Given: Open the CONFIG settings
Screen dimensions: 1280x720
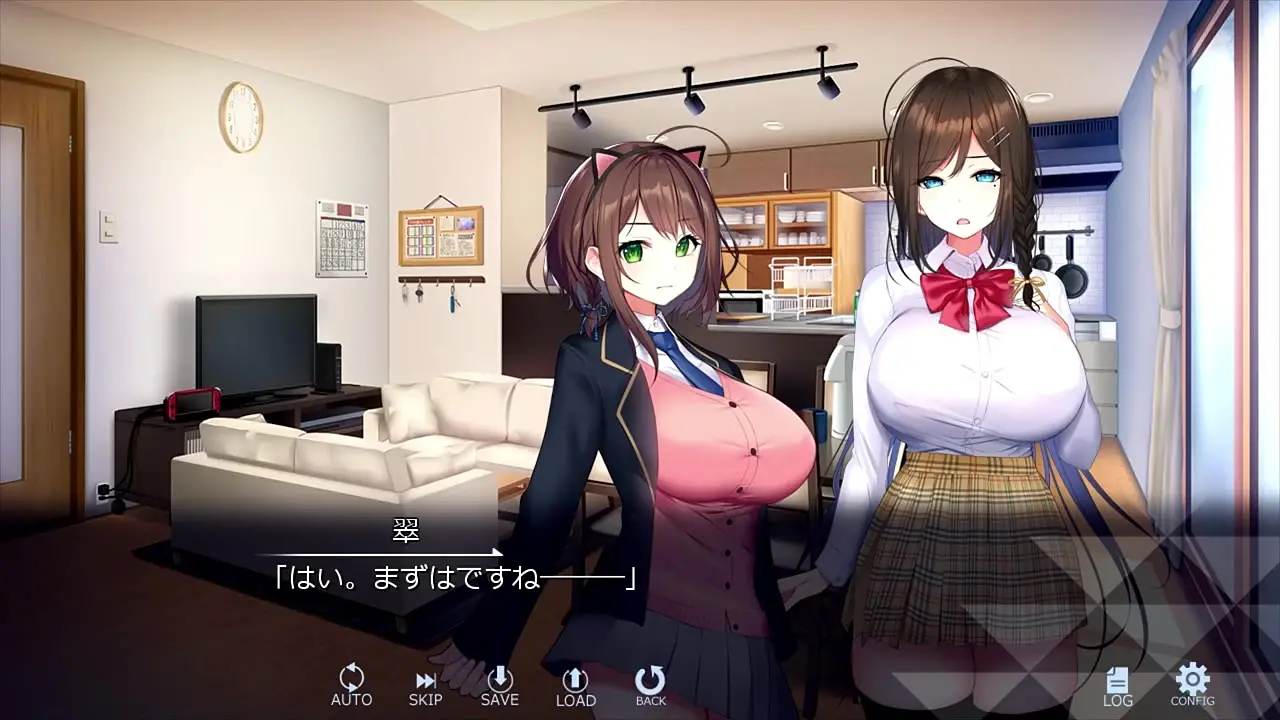Looking at the screenshot, I should point(1192,685).
